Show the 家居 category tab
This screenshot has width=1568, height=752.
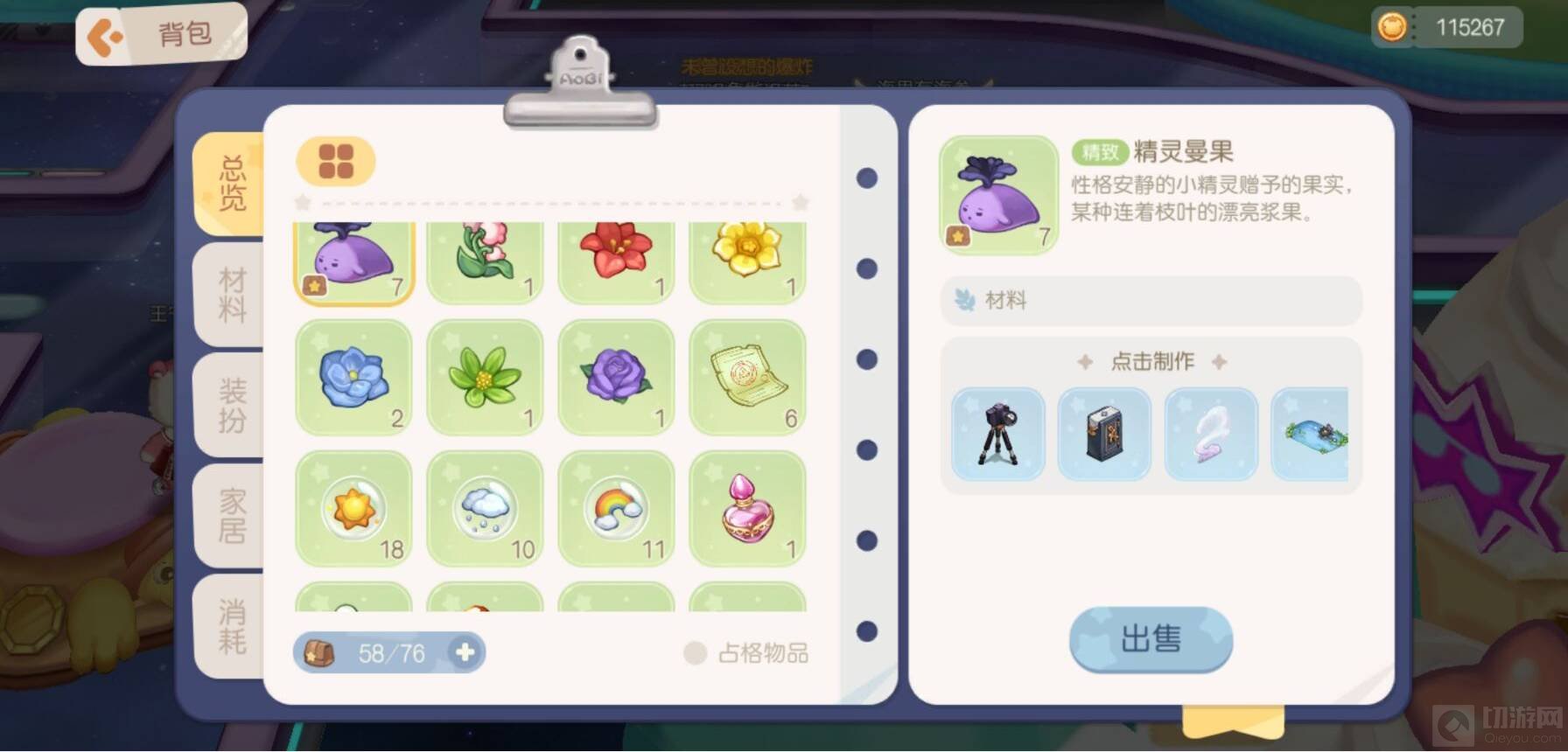(231, 516)
